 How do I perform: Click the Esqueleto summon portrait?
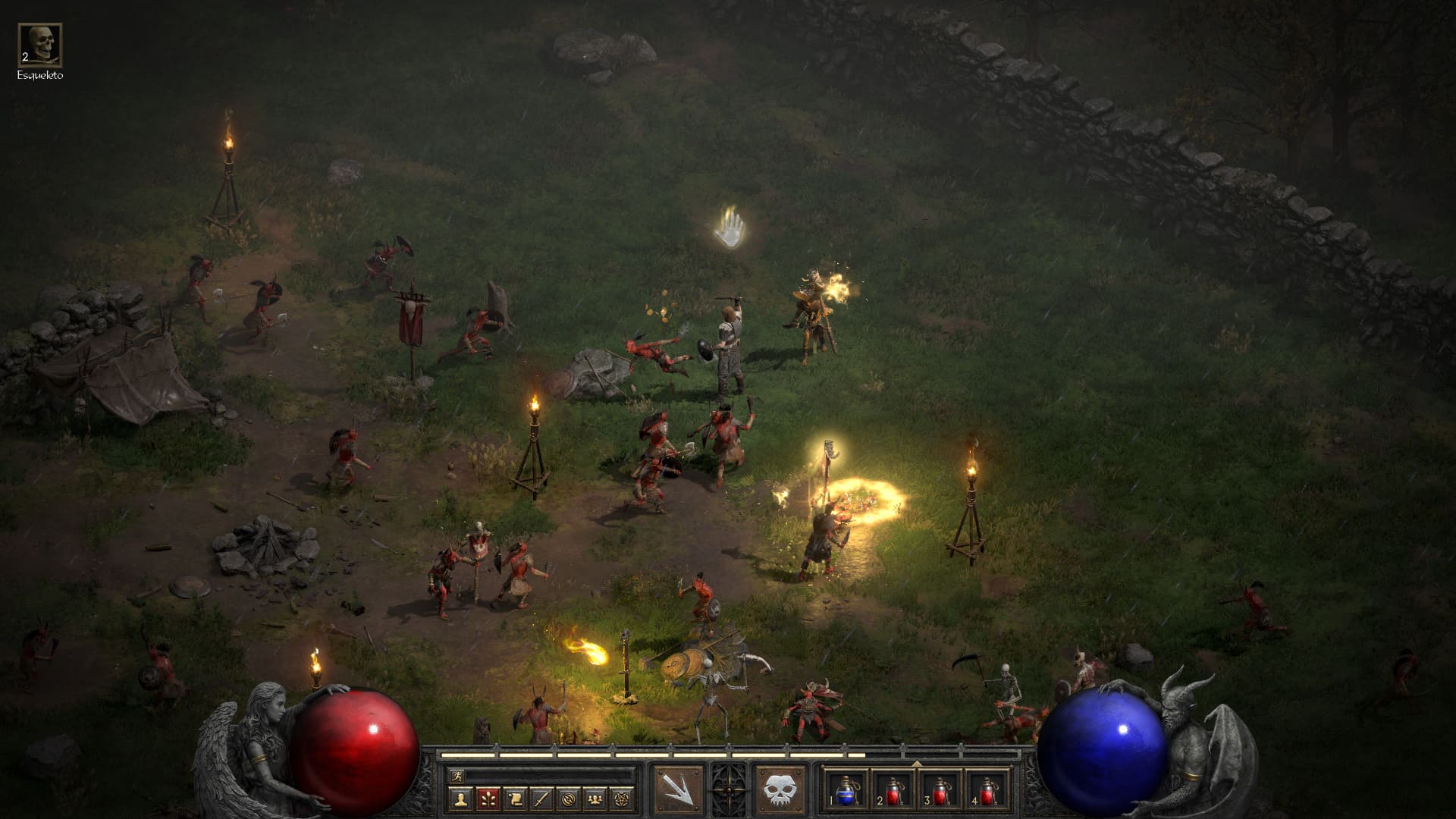point(40,45)
